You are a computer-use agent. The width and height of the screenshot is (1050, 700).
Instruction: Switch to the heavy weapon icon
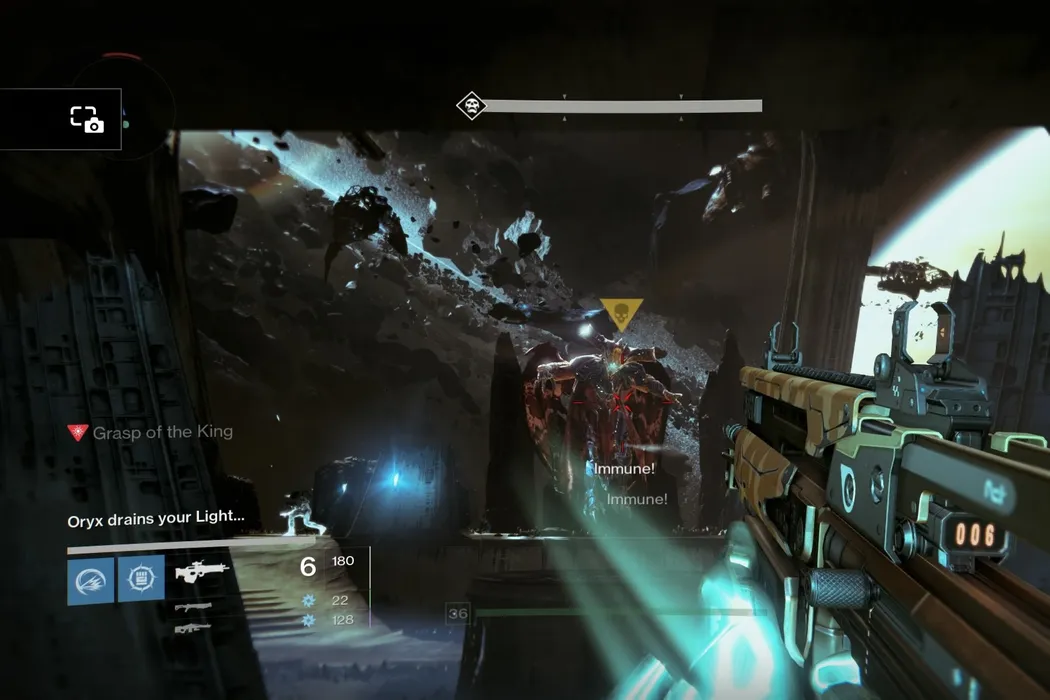click(x=193, y=628)
